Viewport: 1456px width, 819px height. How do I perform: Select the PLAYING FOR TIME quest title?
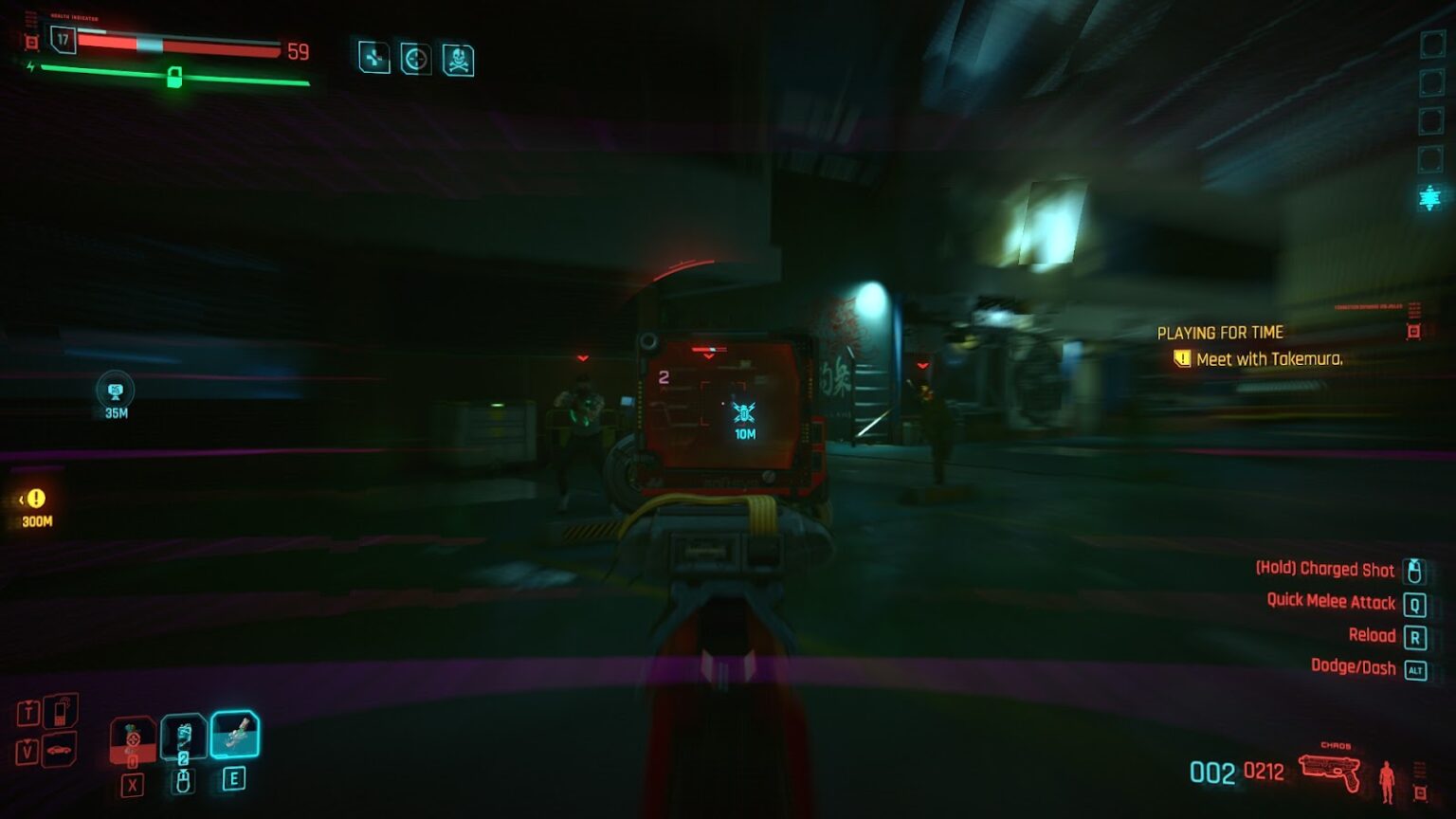click(x=1219, y=333)
